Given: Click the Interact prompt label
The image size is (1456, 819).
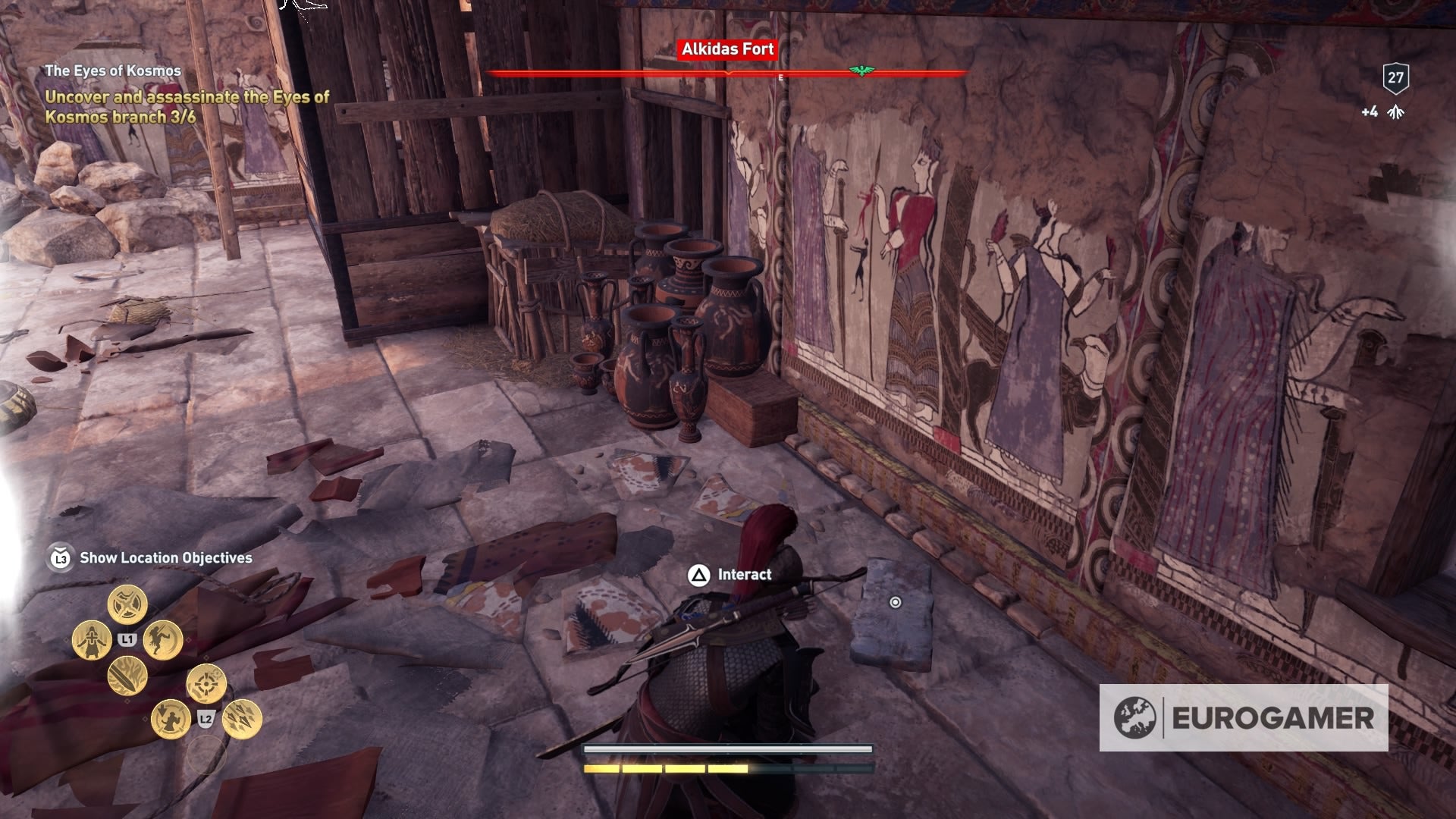Looking at the screenshot, I should [x=744, y=575].
